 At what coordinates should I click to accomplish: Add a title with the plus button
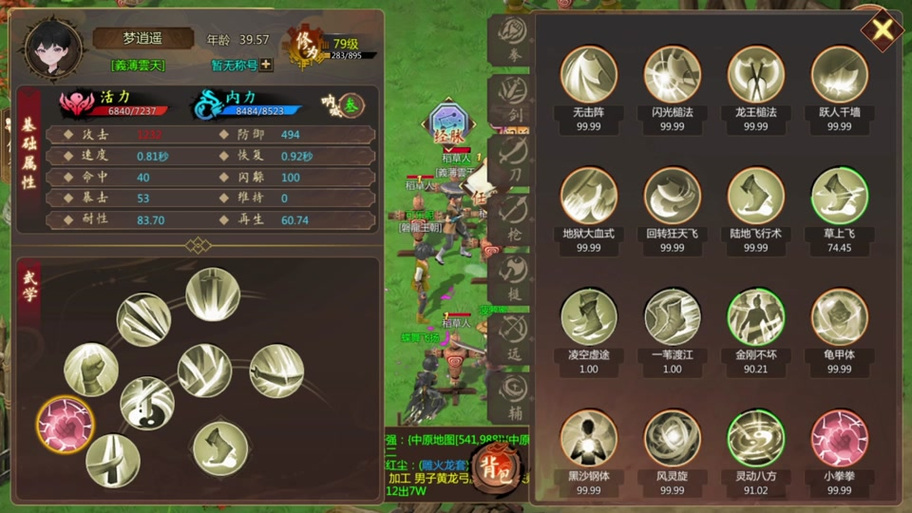(266, 65)
